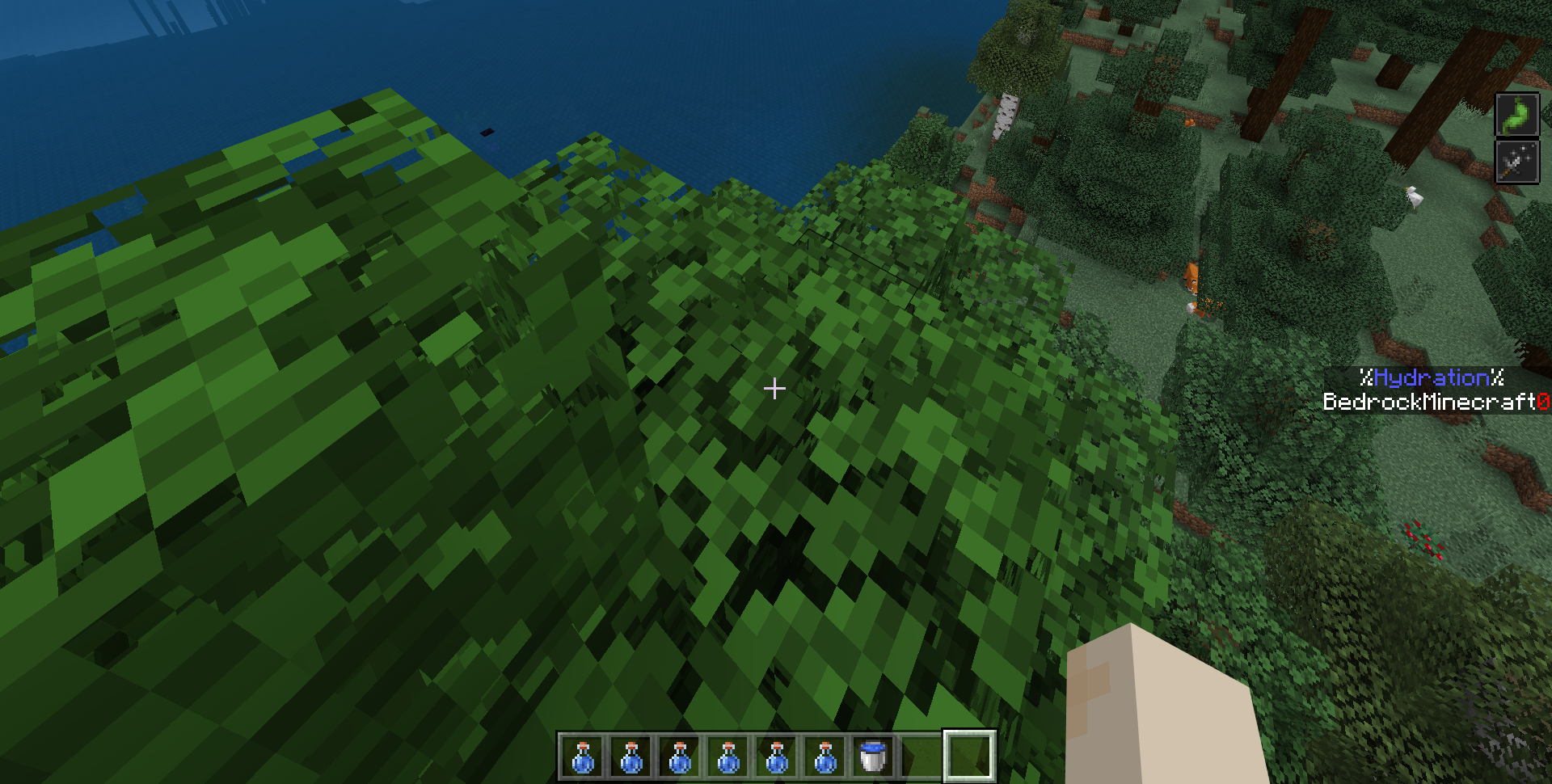Click the green Hunger status effect icon
The width and height of the screenshot is (1552, 784).
pyautogui.click(x=1516, y=115)
